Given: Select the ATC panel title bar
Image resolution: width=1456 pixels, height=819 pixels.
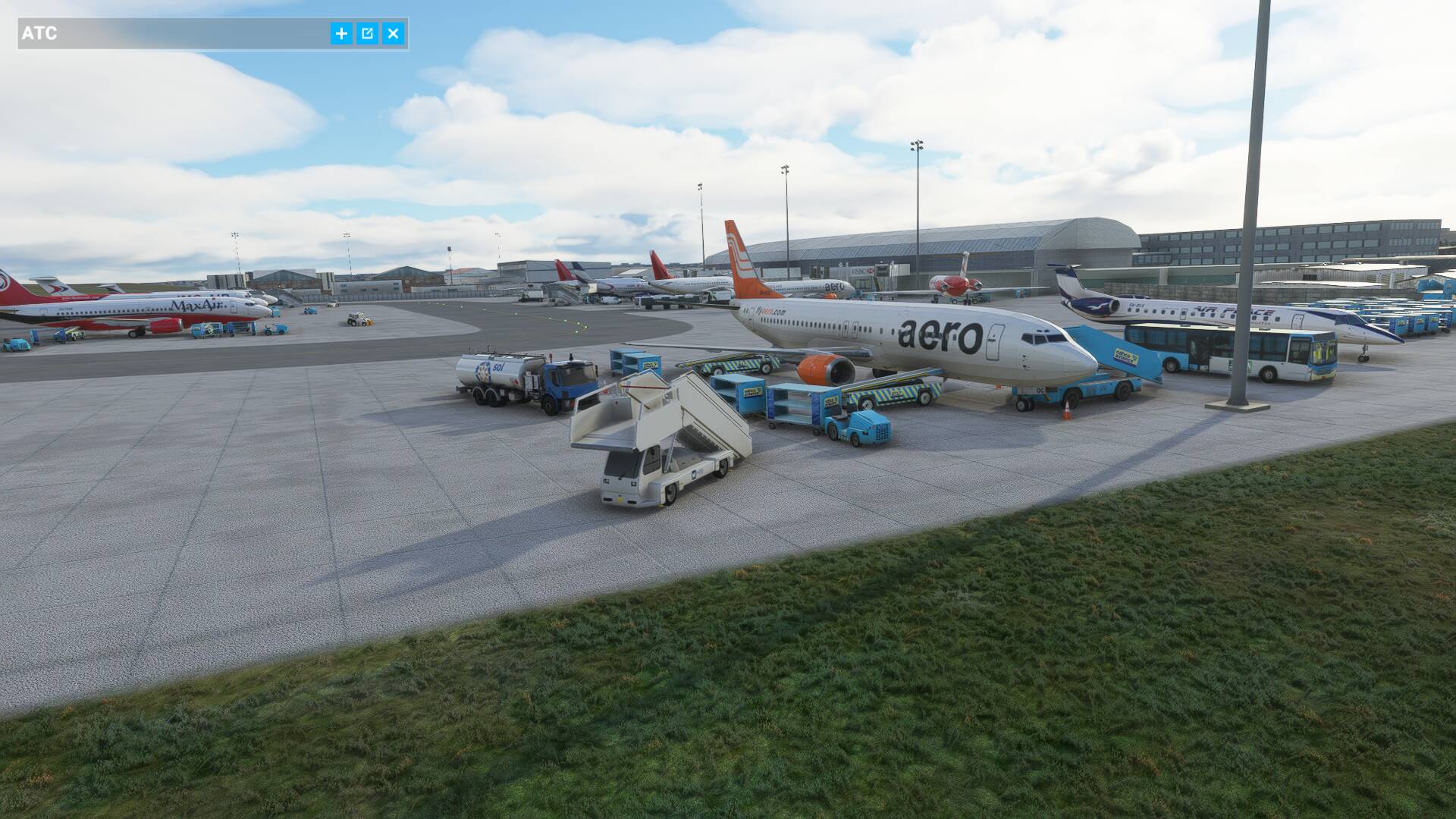Looking at the screenshot, I should tap(174, 33).
